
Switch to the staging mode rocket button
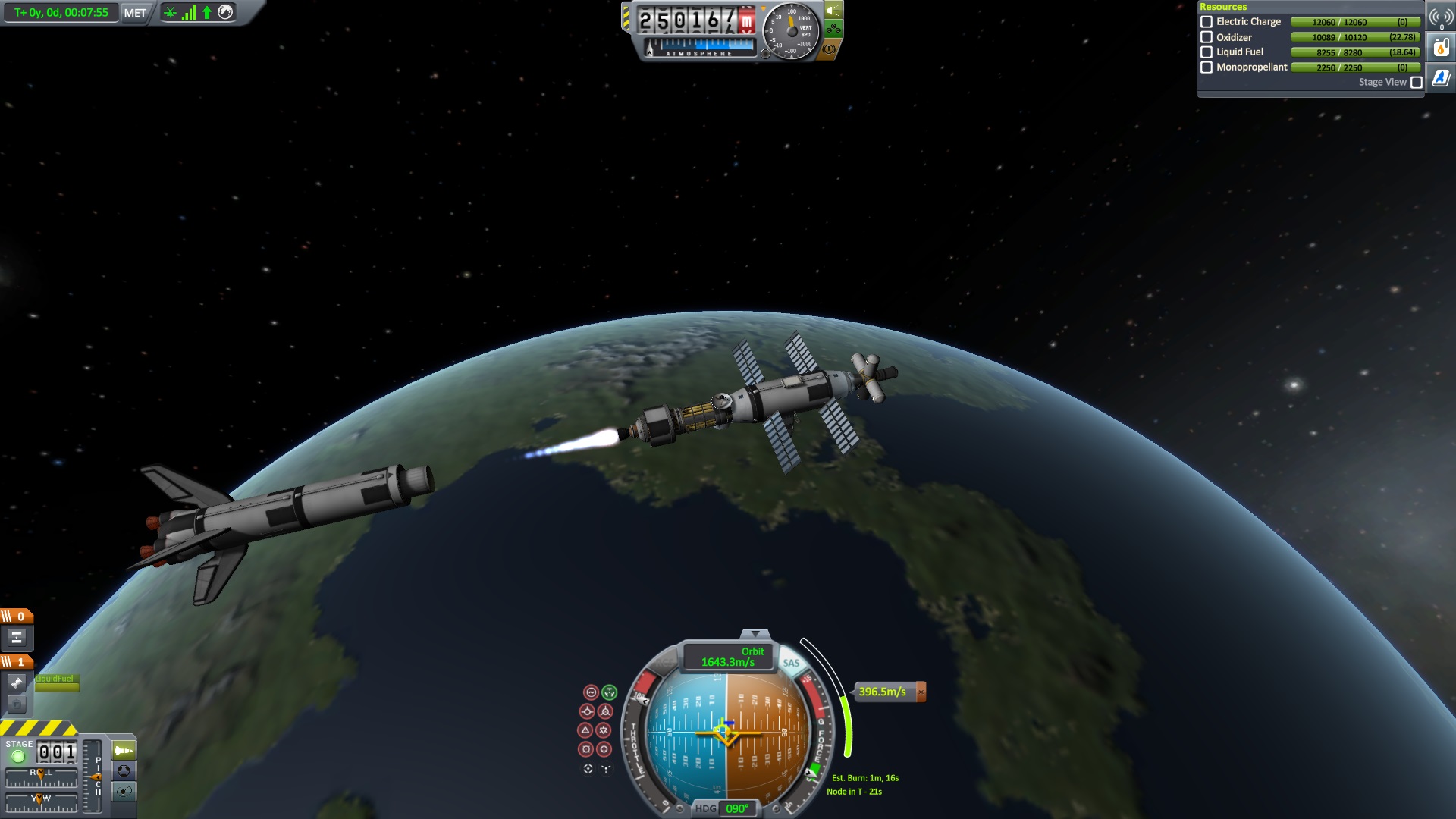[124, 751]
